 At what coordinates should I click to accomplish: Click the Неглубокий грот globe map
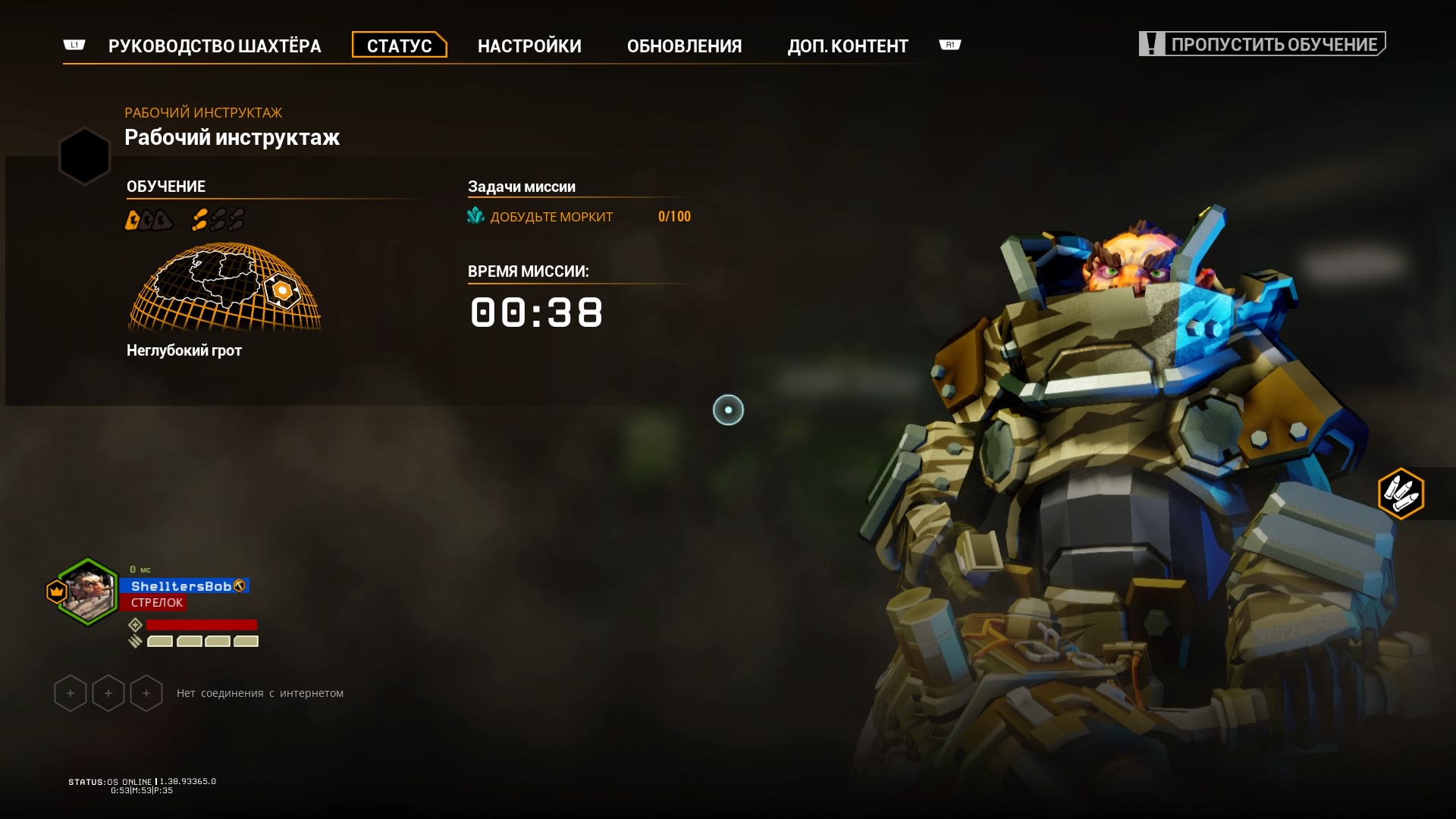point(224,288)
